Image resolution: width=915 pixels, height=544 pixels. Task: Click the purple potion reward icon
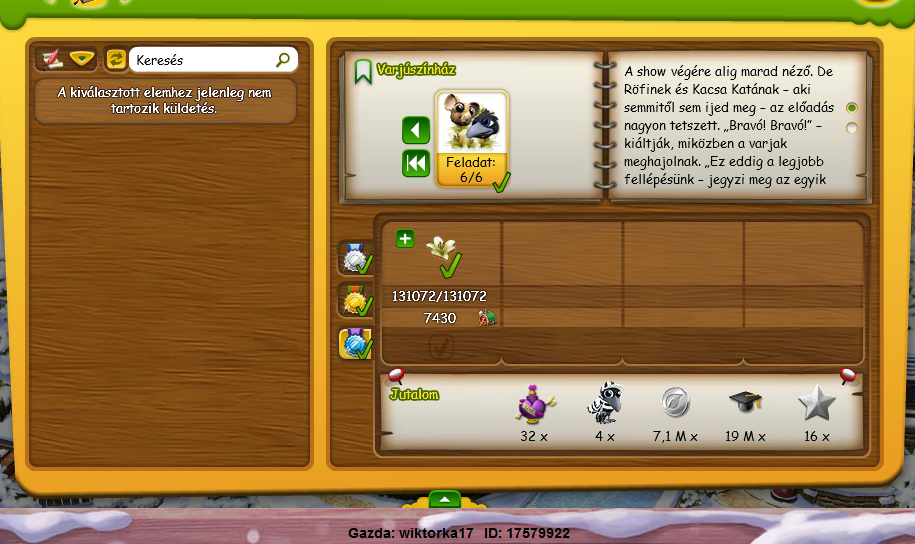click(535, 403)
